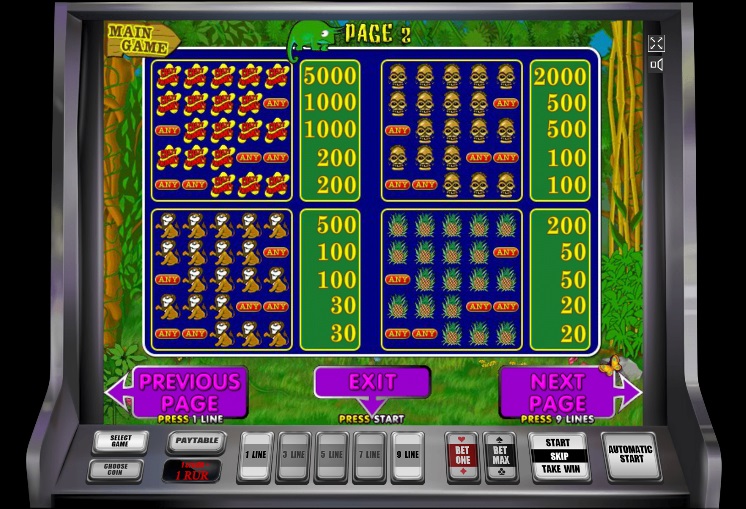This screenshot has height=509, width=746.
Task: Select the 1 Line button
Action: point(256,457)
